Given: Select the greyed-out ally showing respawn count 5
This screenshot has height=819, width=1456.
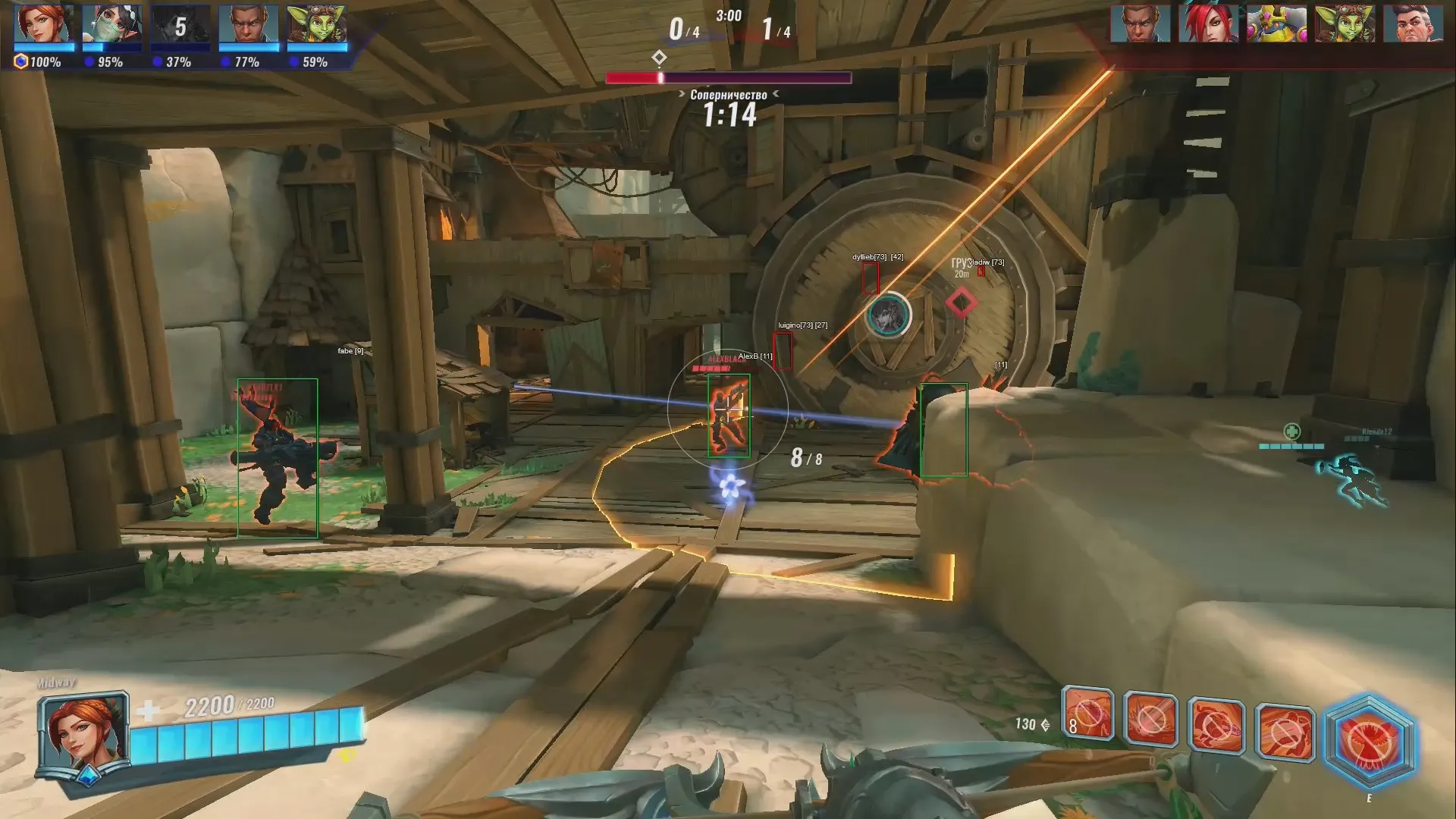Looking at the screenshot, I should pos(180,26).
